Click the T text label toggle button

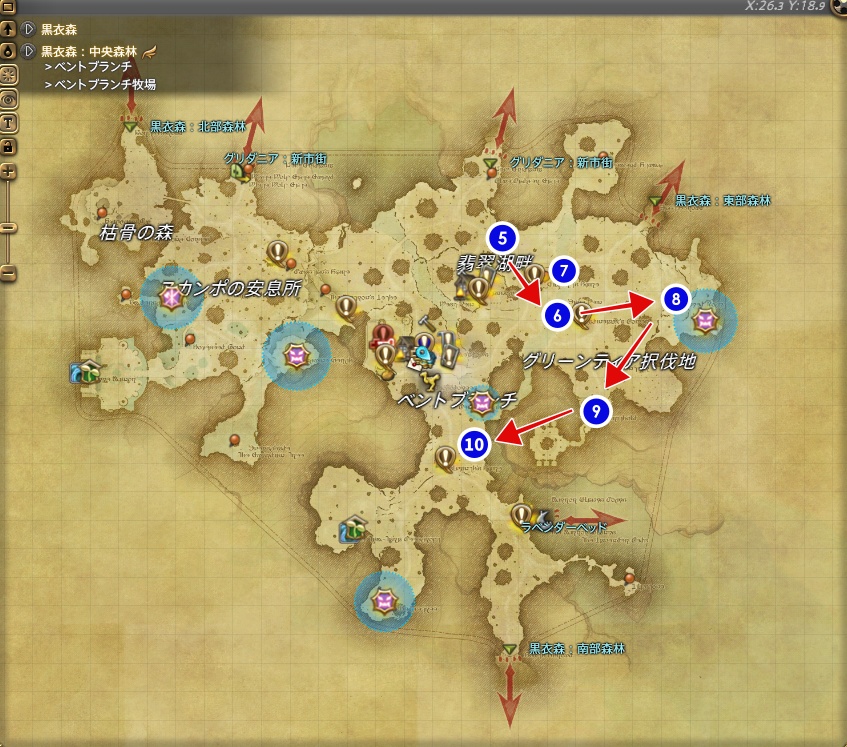point(8,123)
